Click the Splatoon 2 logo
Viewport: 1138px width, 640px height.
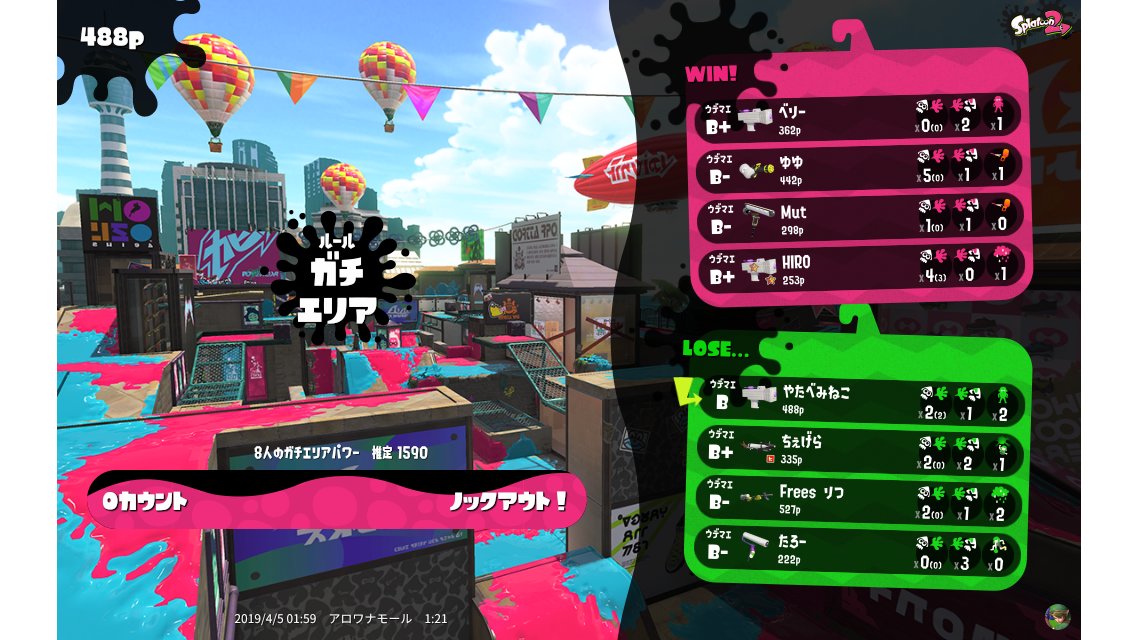[1041, 24]
